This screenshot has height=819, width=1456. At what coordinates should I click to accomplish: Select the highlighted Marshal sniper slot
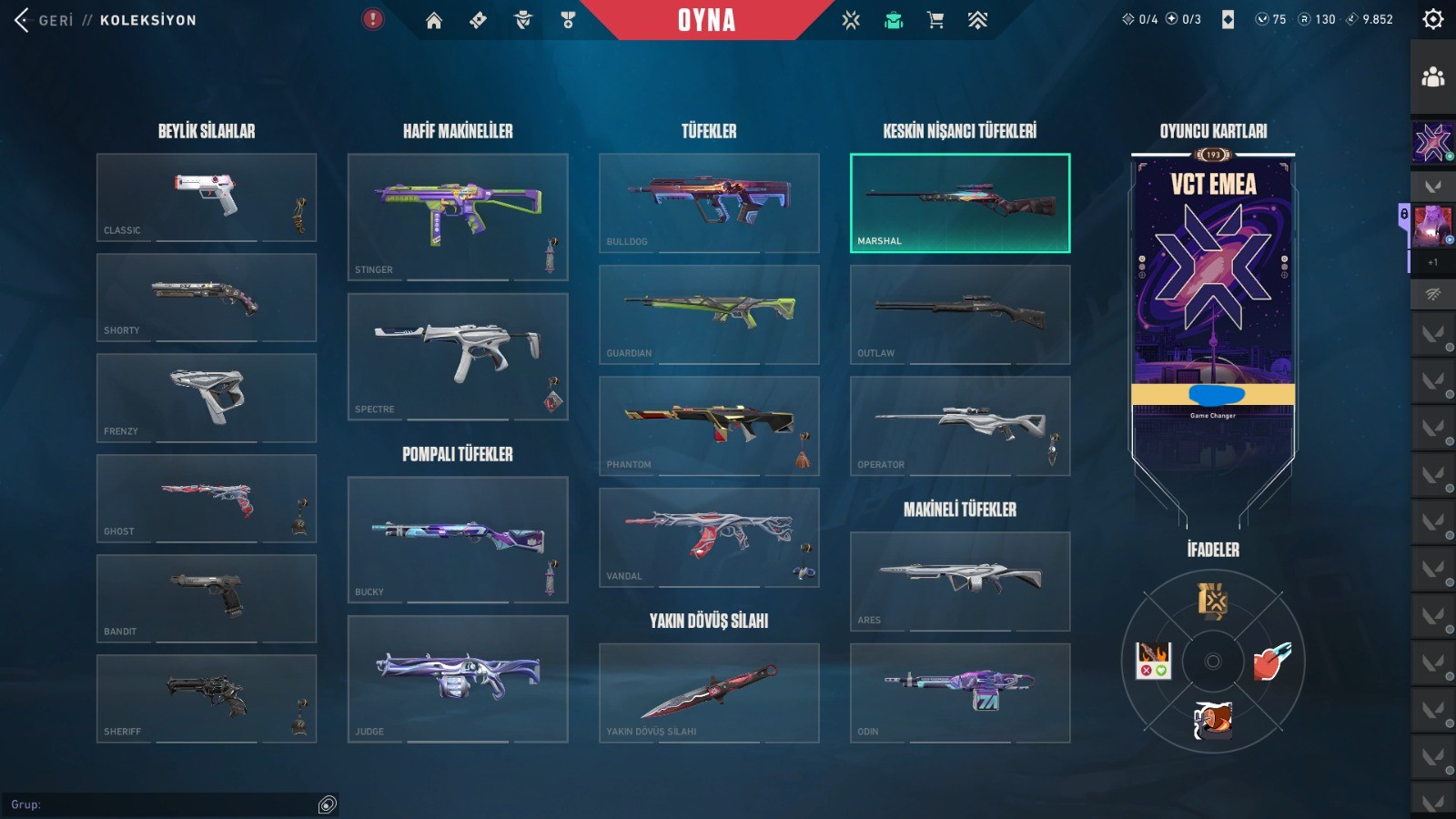[959, 203]
